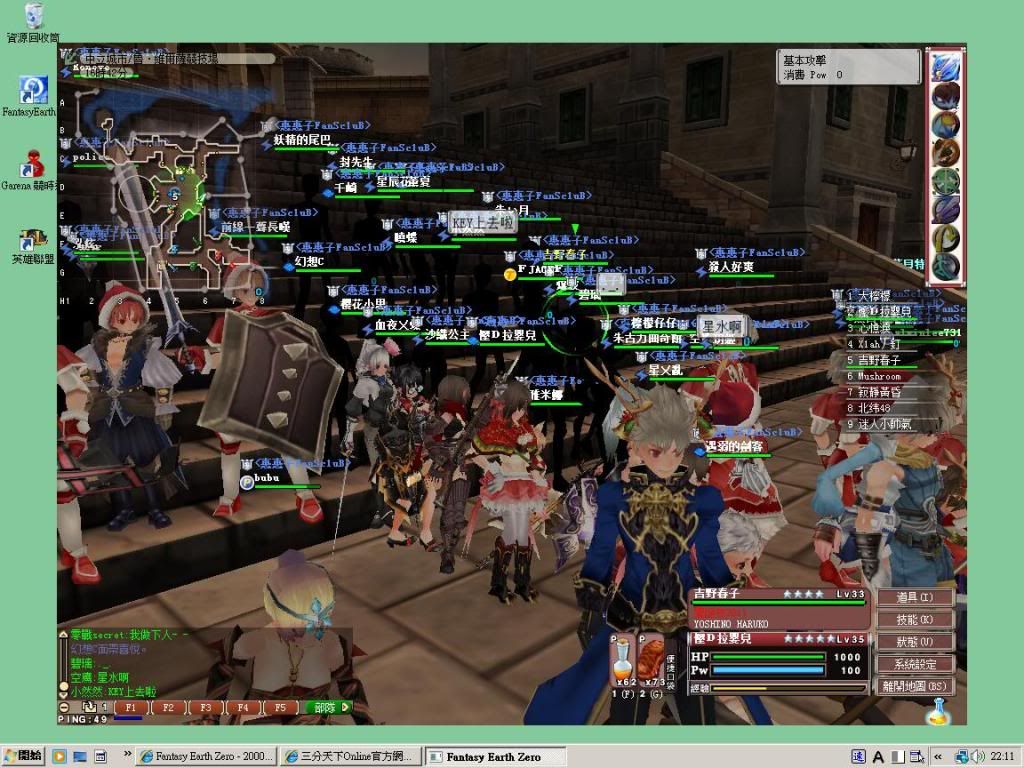1024x768 pixels.
Task: Select party member 吉野春子 in the list
Action: click(x=879, y=360)
